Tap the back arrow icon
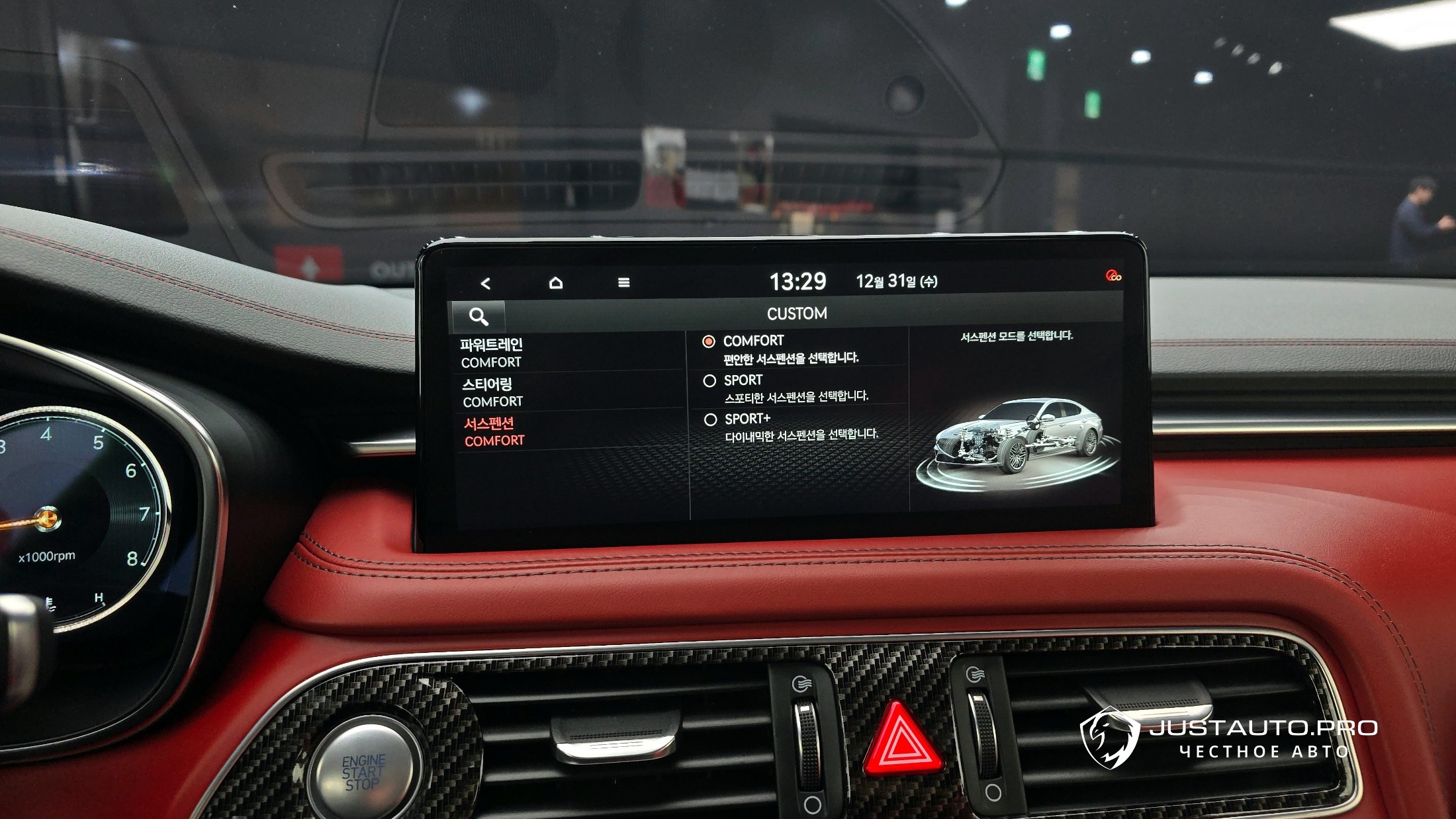 coord(486,283)
